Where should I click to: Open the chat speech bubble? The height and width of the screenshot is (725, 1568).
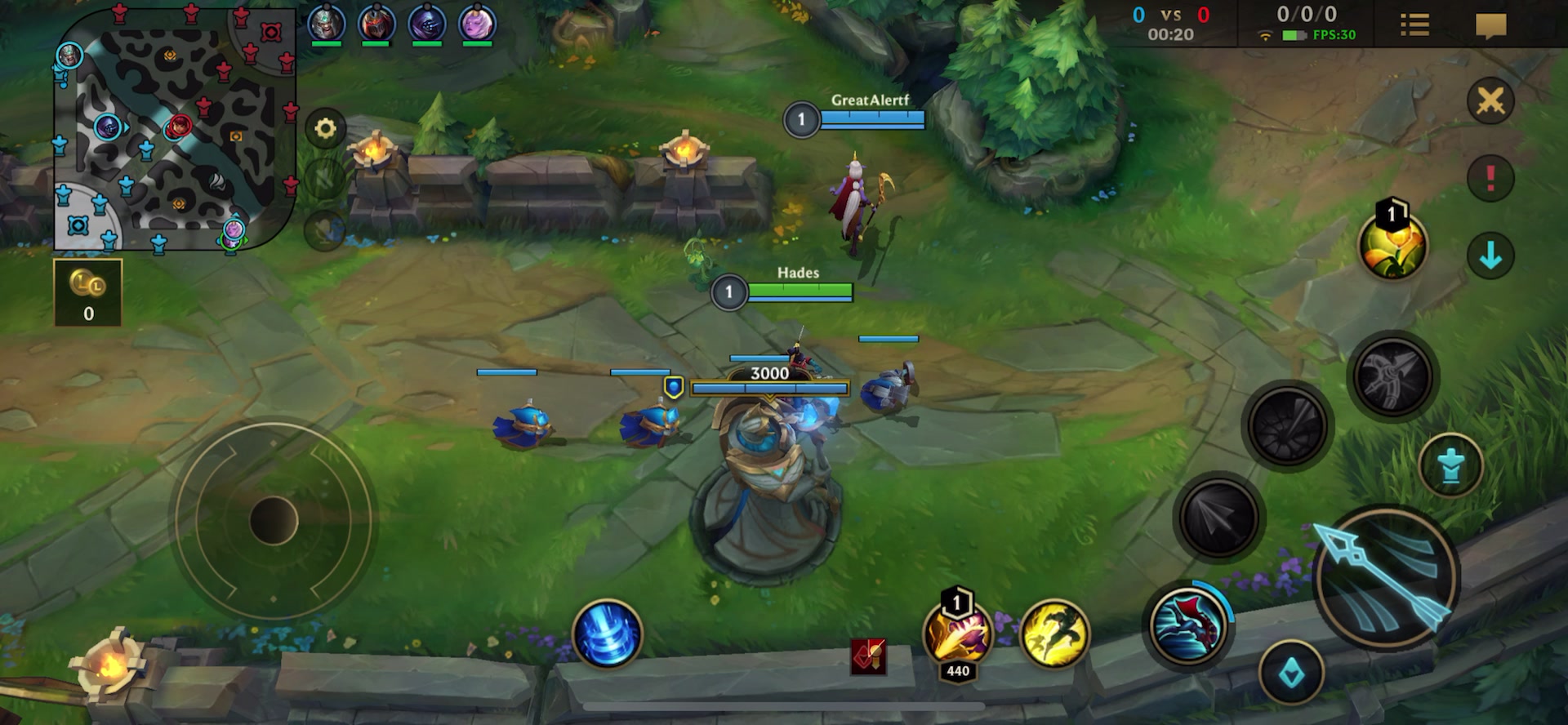tap(1490, 25)
